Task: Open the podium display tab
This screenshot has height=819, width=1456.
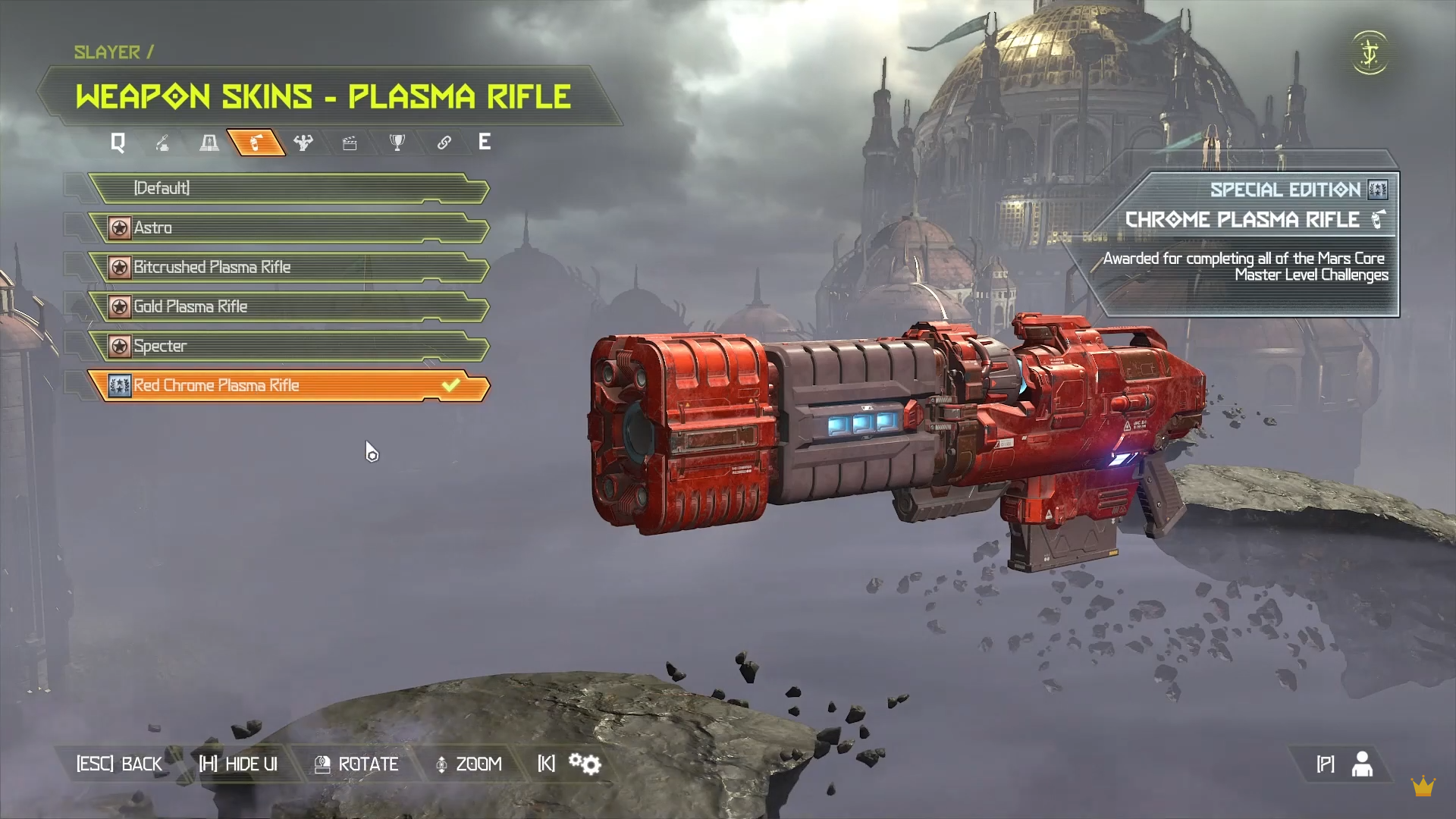Action: pyautogui.click(x=209, y=143)
